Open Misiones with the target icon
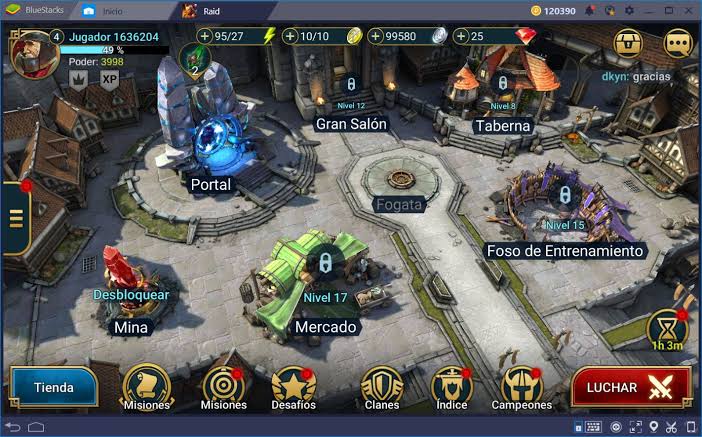Image resolution: width=702 pixels, height=437 pixels. 223,385
